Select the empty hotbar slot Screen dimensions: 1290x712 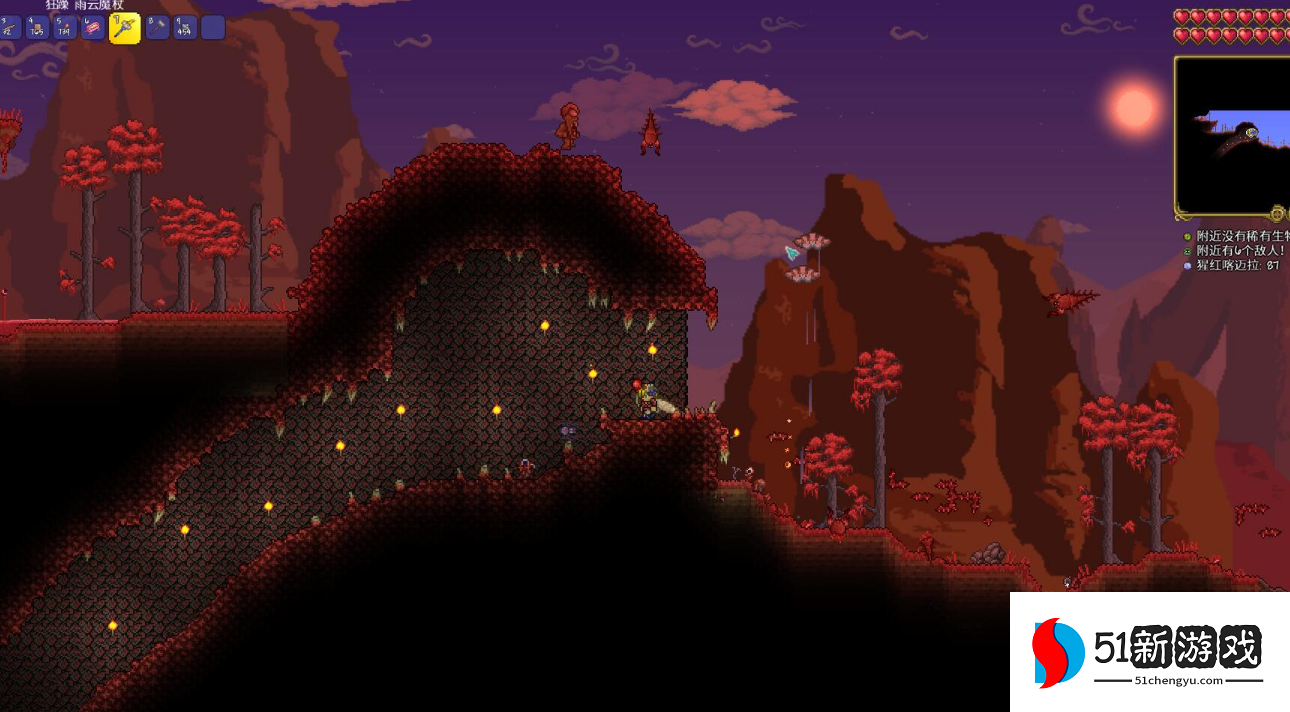[213, 28]
